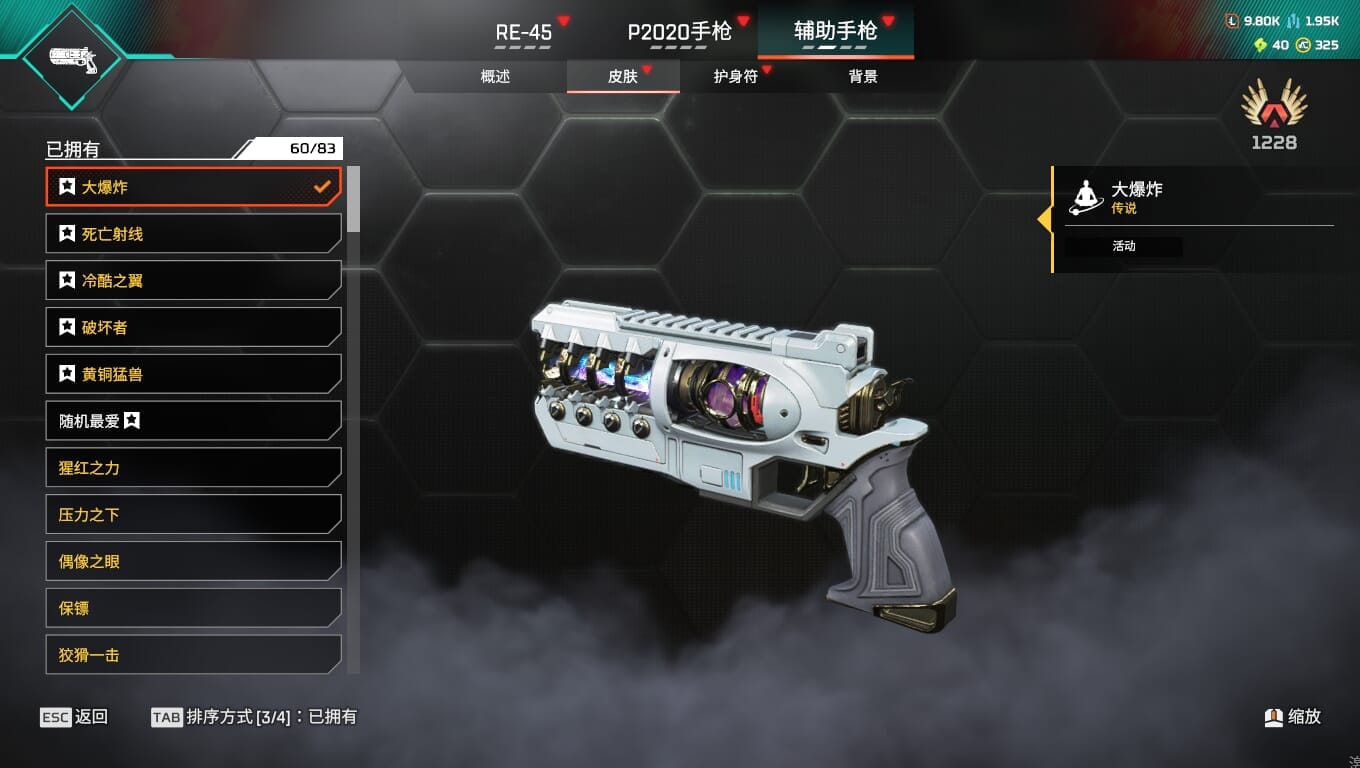This screenshot has height=768, width=1360.
Task: Choose the 黄铜猛兽 skin
Action: tap(193, 374)
